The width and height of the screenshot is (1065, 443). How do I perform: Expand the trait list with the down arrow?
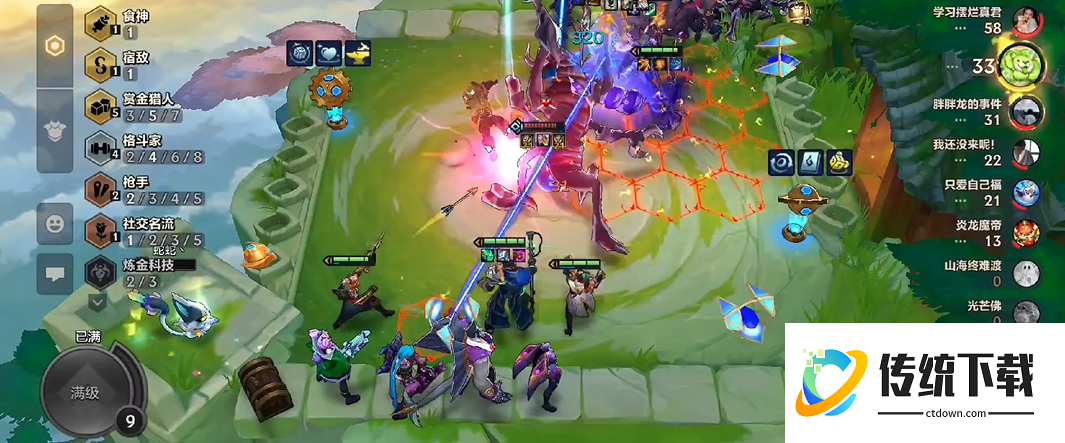98,300
